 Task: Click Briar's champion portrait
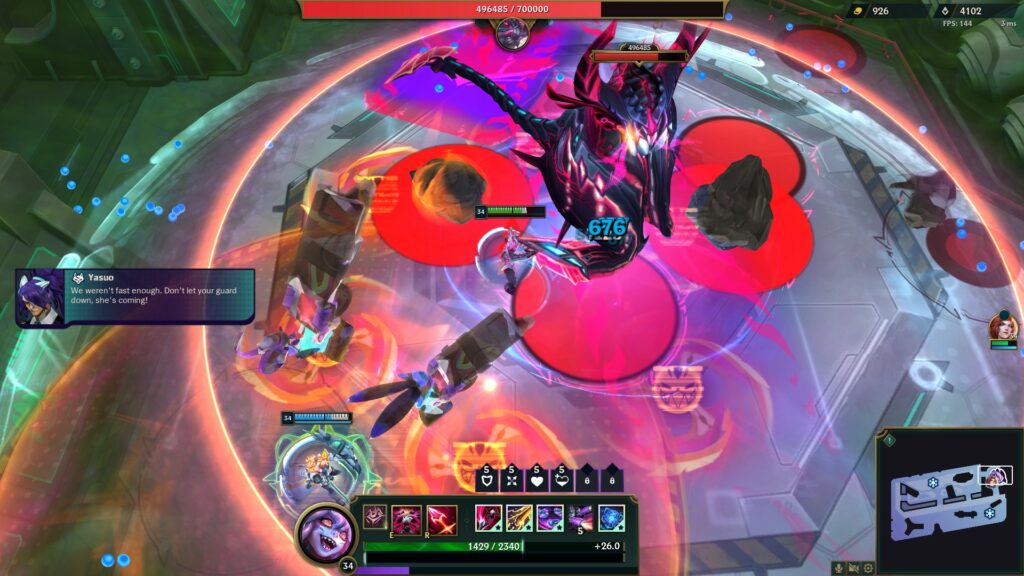pyautogui.click(x=326, y=534)
